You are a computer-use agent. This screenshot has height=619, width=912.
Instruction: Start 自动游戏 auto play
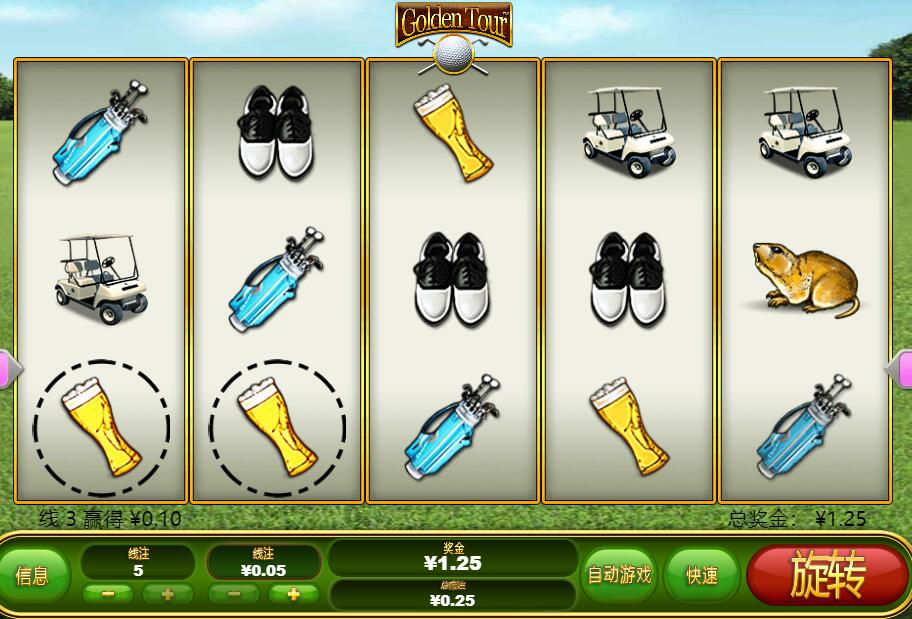(x=618, y=575)
